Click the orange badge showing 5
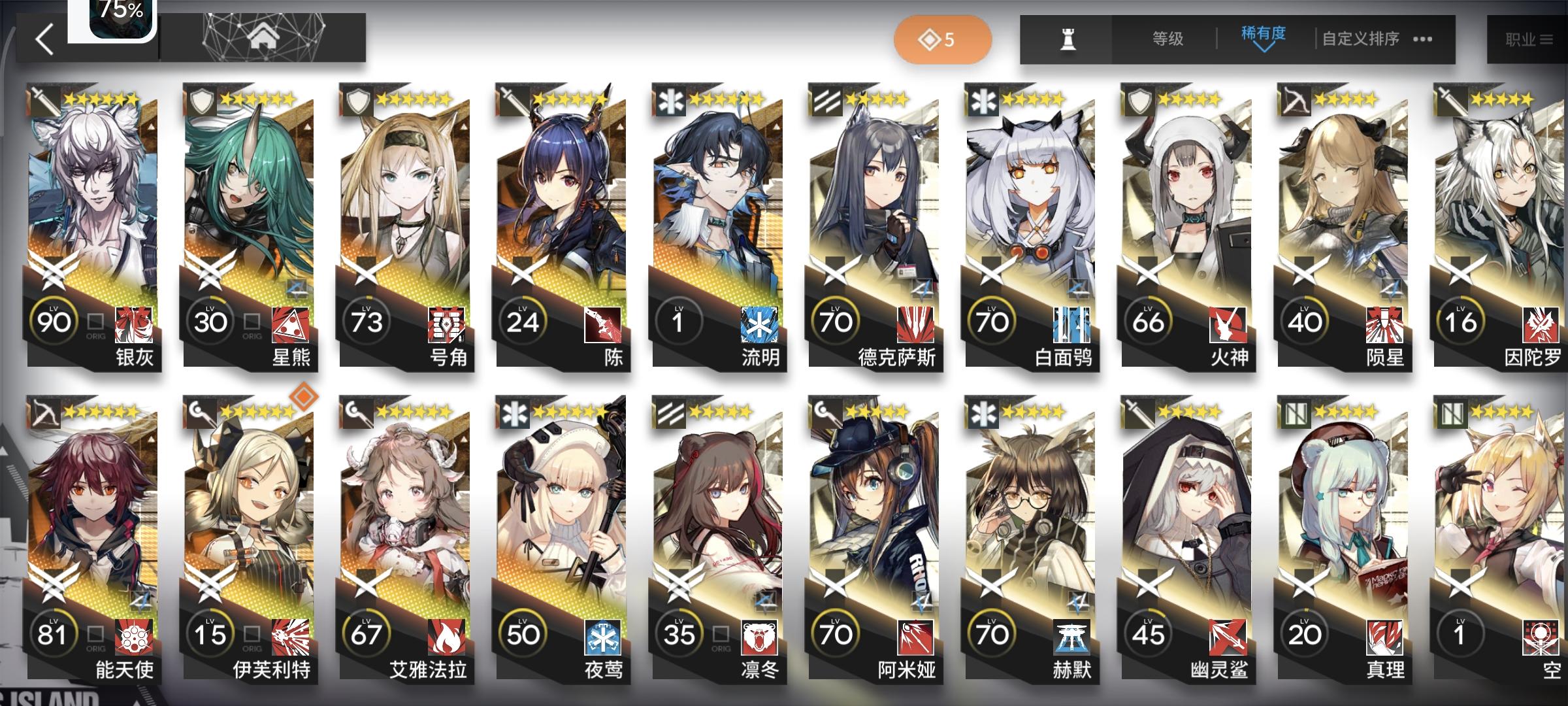1568x706 pixels. point(941,38)
